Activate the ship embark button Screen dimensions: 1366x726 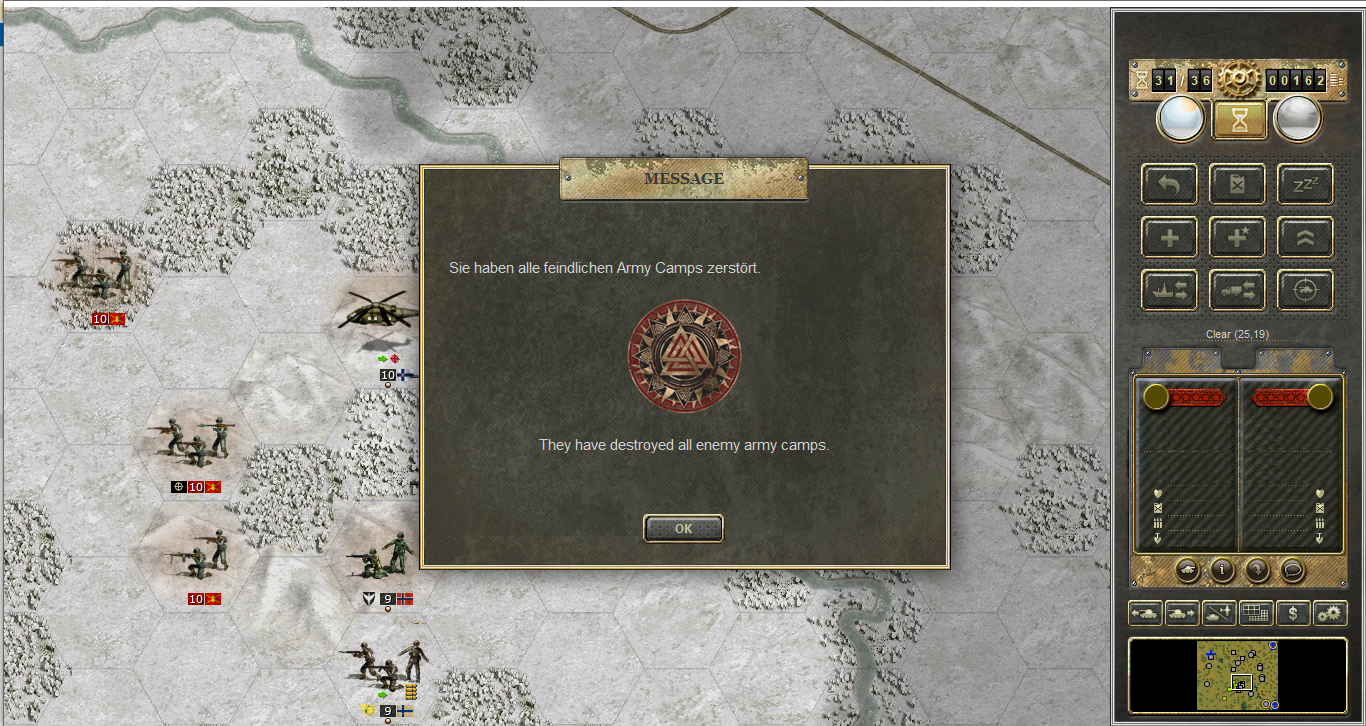pos(1169,290)
